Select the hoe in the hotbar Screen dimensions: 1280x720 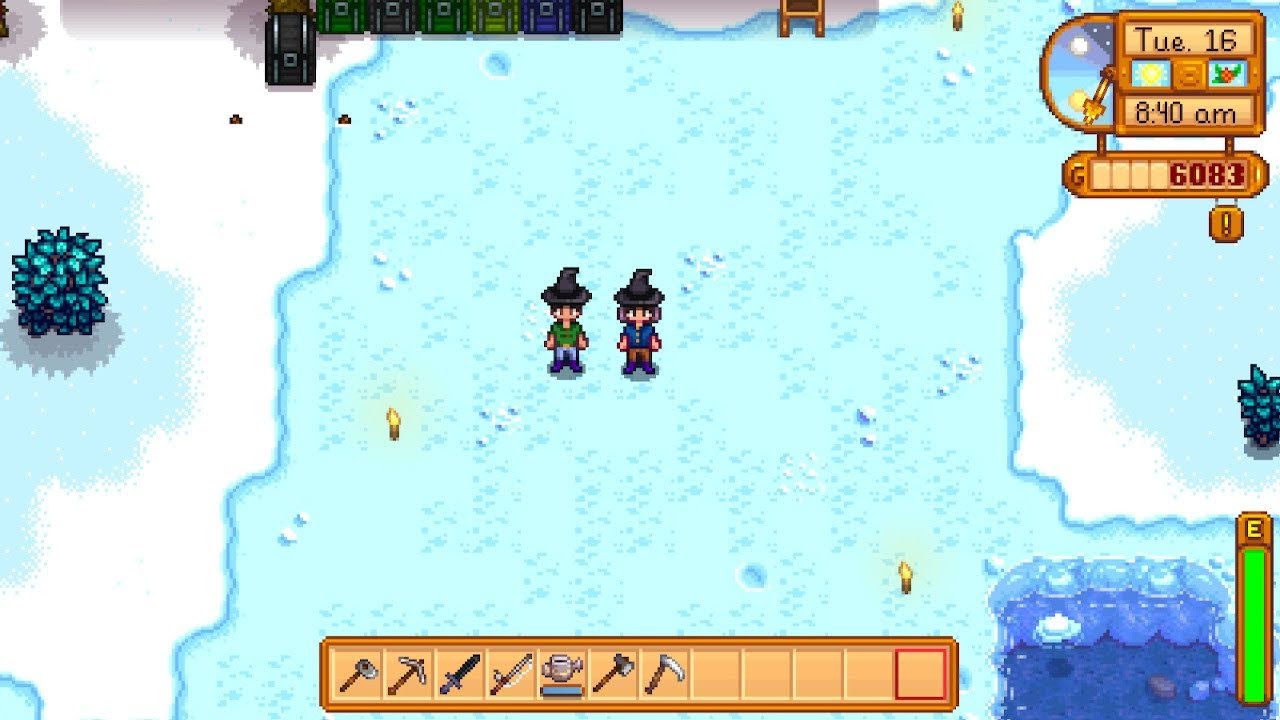pyautogui.click(x=359, y=675)
